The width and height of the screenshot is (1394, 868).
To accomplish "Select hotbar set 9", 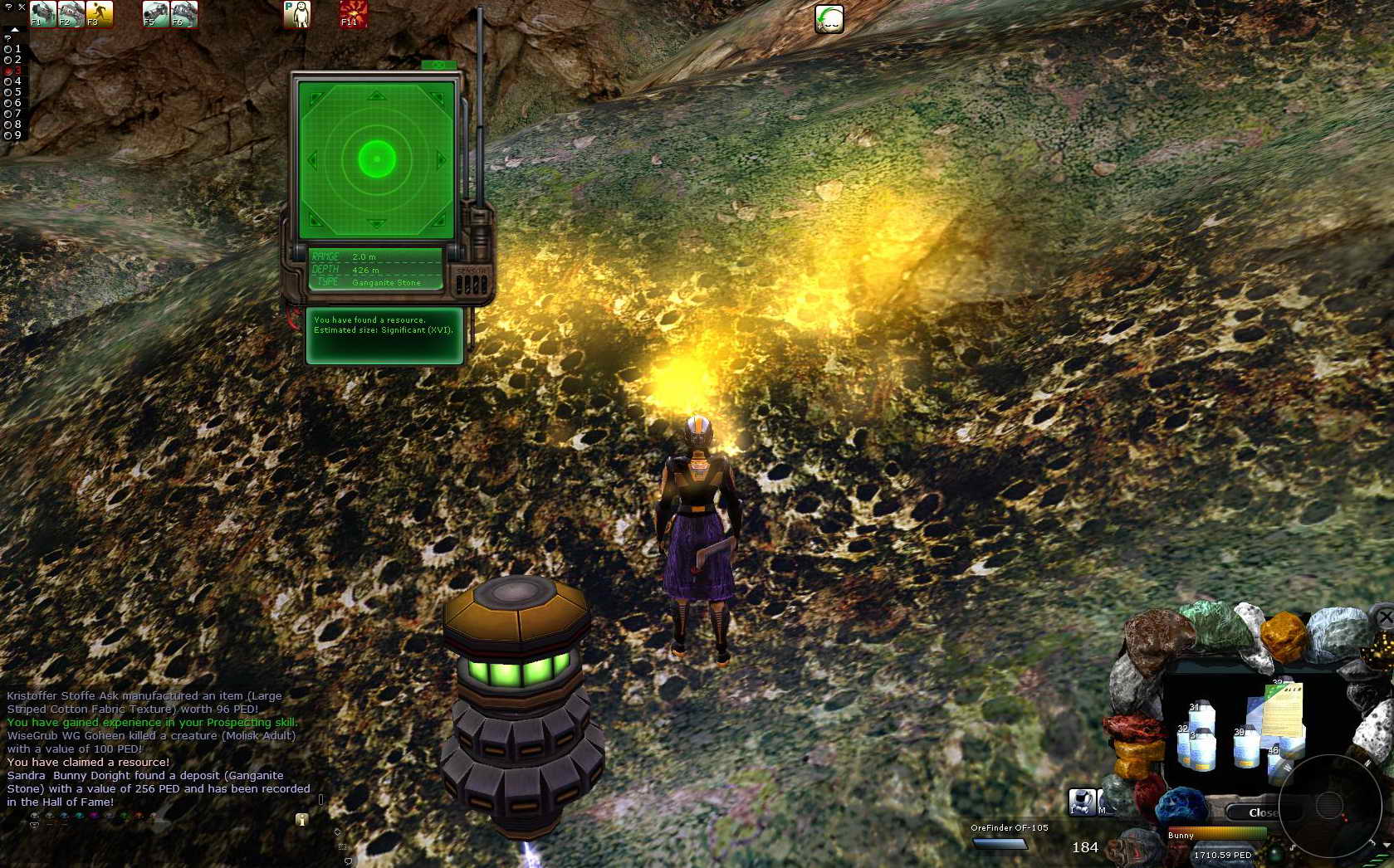I will 8,135.
